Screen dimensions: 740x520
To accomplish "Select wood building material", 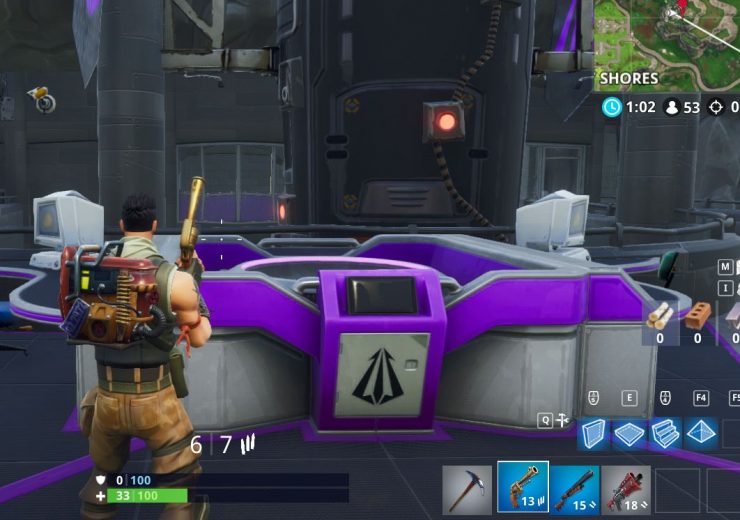I will 659,315.
